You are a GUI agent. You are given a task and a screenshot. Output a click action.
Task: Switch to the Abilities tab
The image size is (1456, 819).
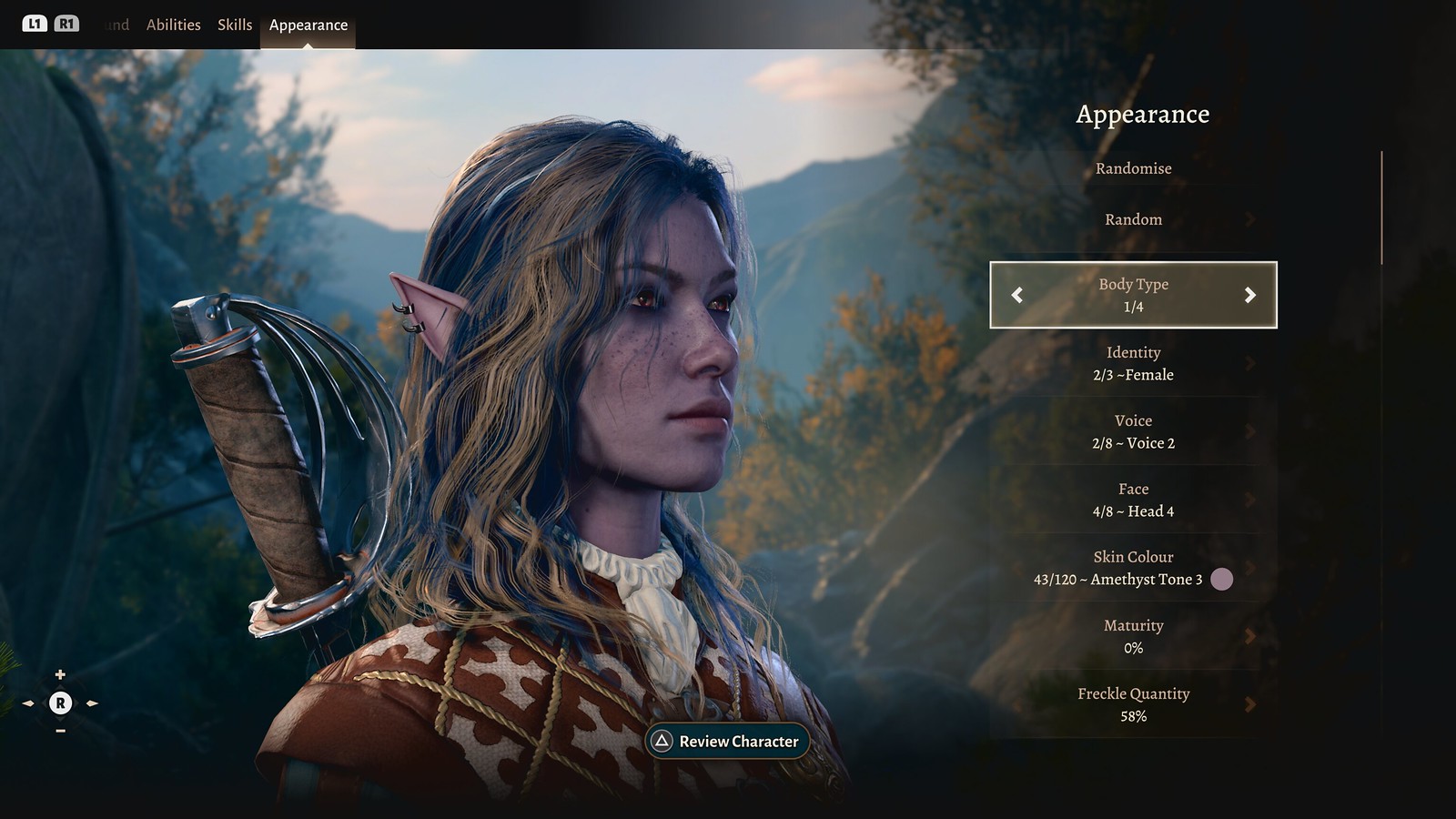point(173,25)
